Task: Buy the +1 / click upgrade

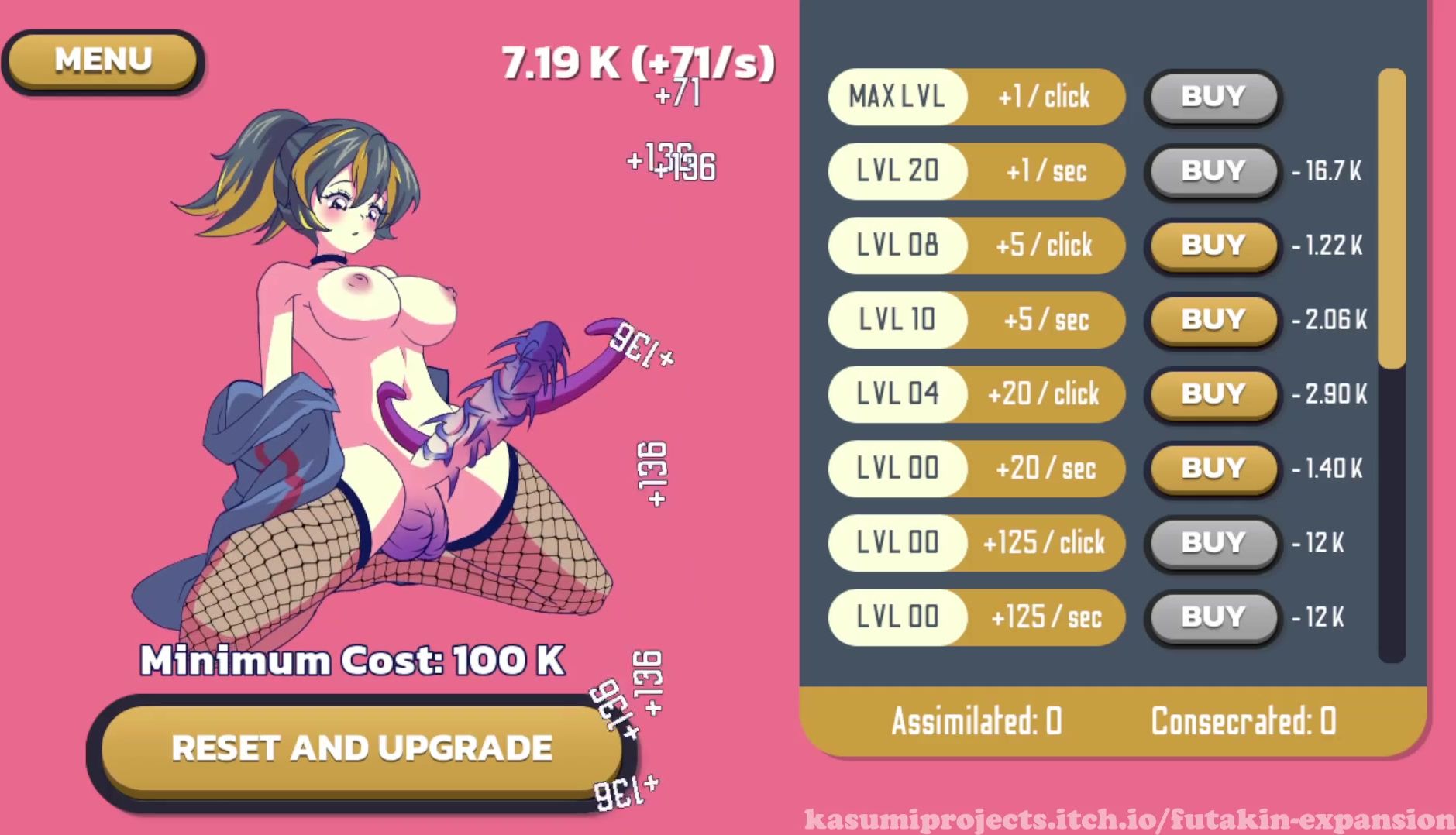Action: tap(1213, 97)
